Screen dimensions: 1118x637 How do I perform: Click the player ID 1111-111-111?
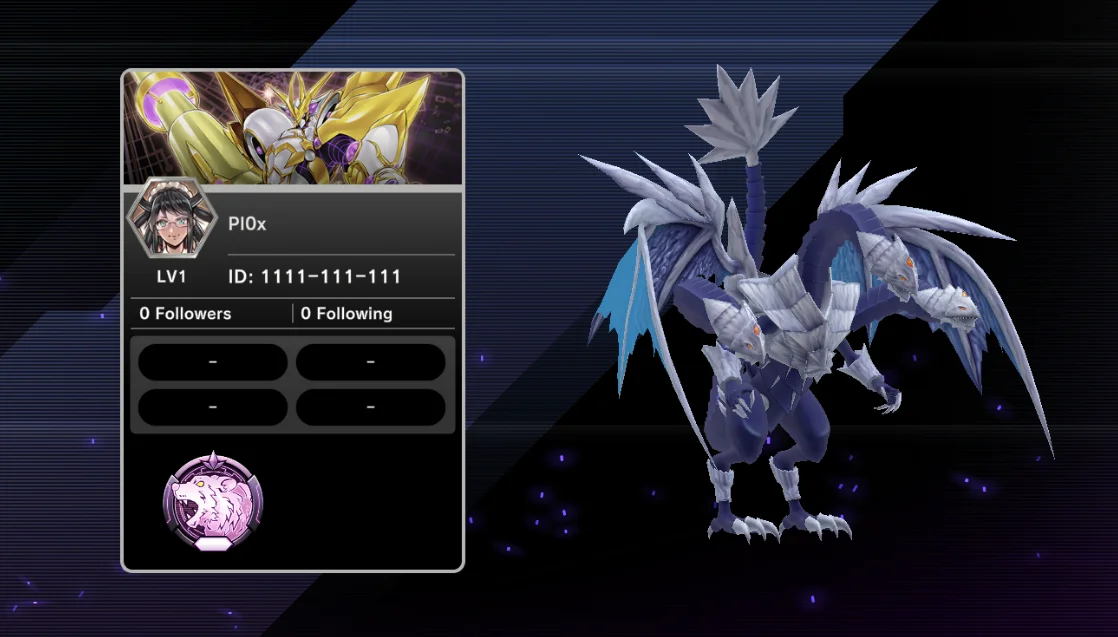pyautogui.click(x=315, y=277)
